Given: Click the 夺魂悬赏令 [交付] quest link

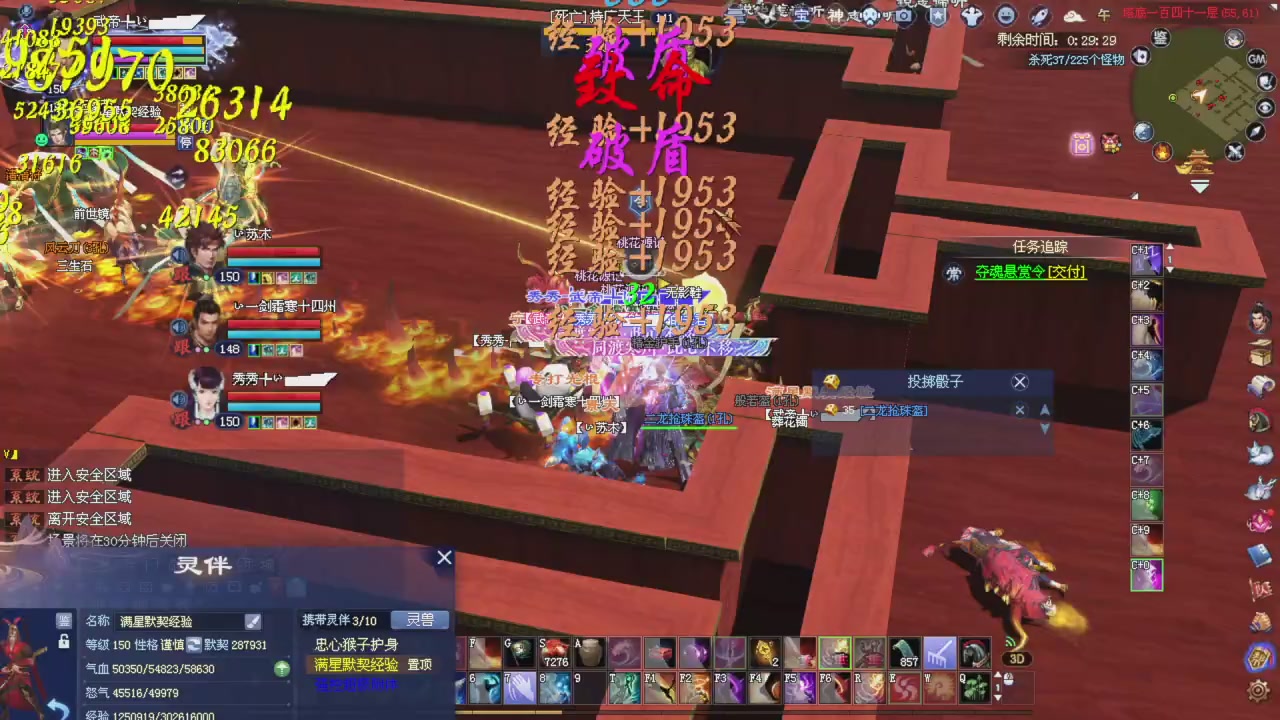Looking at the screenshot, I should [x=1029, y=272].
